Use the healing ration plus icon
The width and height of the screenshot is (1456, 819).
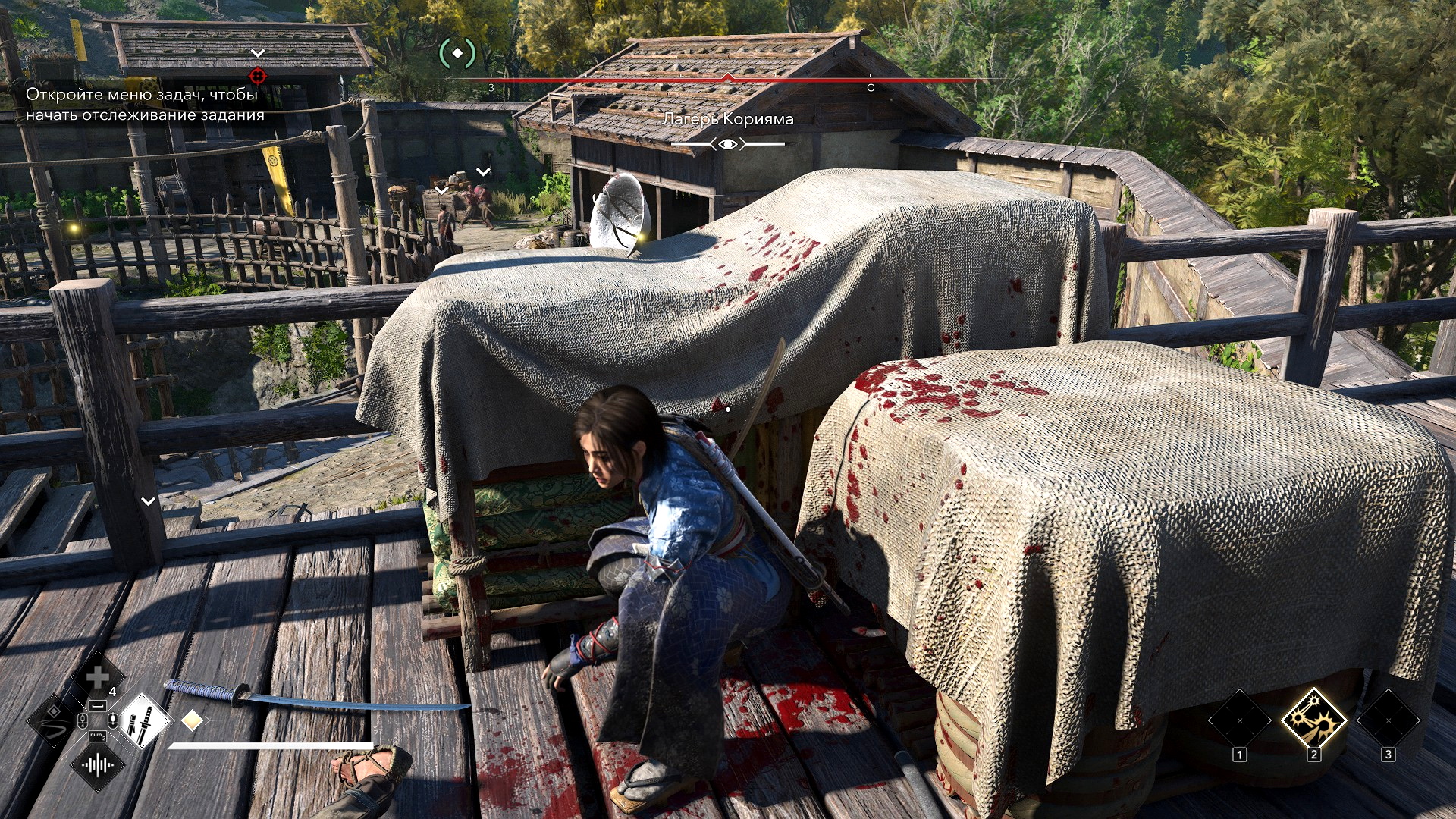[x=98, y=677]
